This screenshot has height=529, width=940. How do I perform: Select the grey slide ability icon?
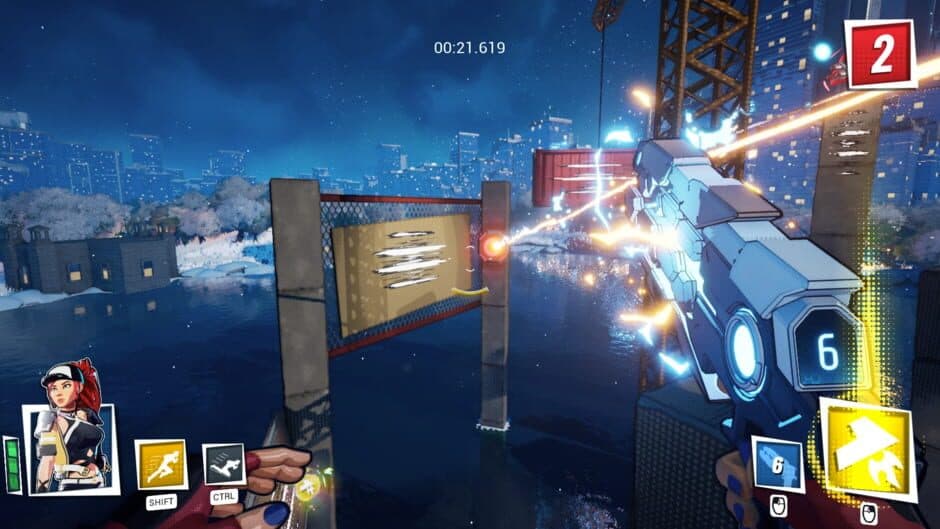[224, 464]
